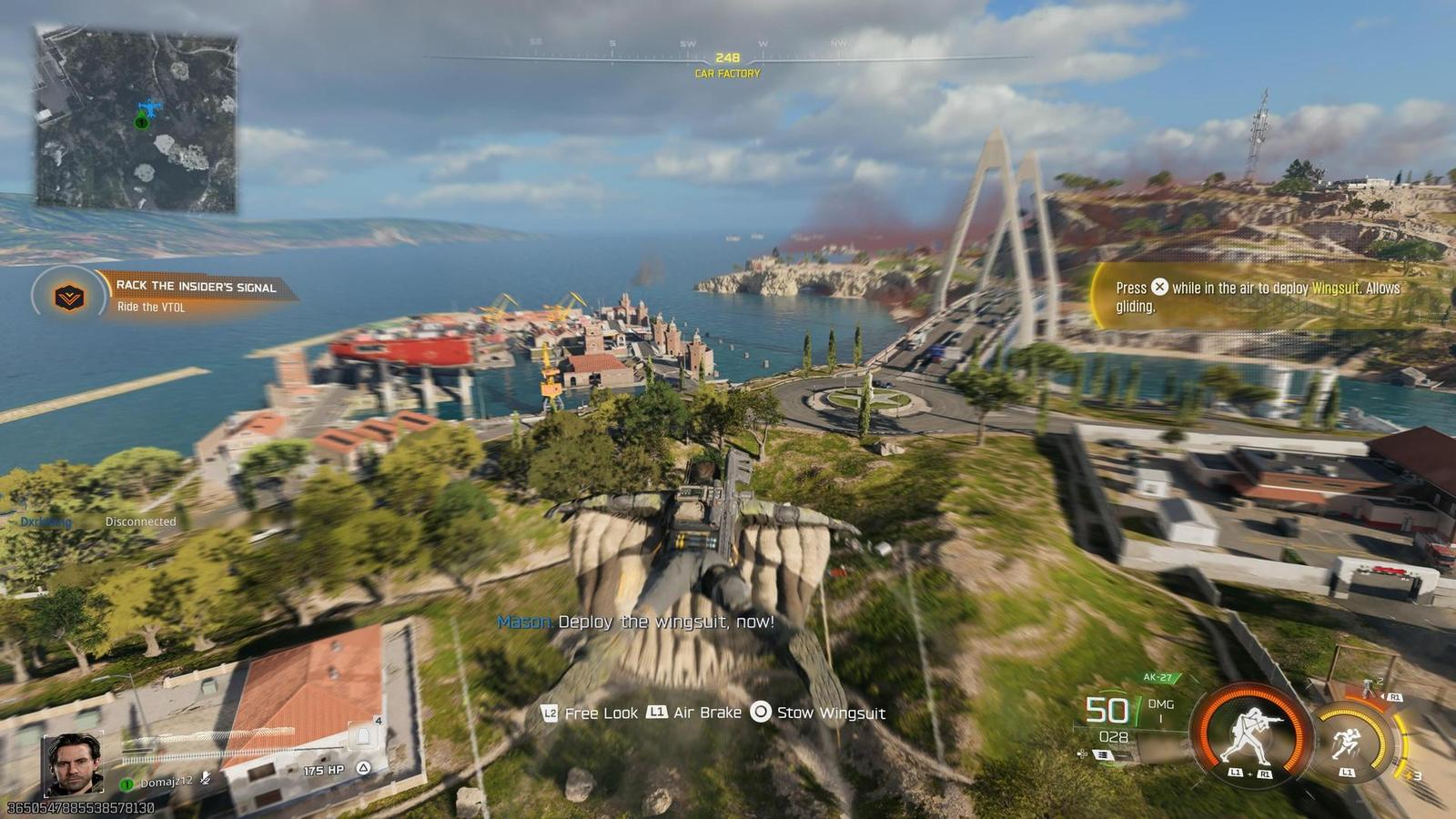Click the Wingsuit tutorial hint panel

[1260, 297]
